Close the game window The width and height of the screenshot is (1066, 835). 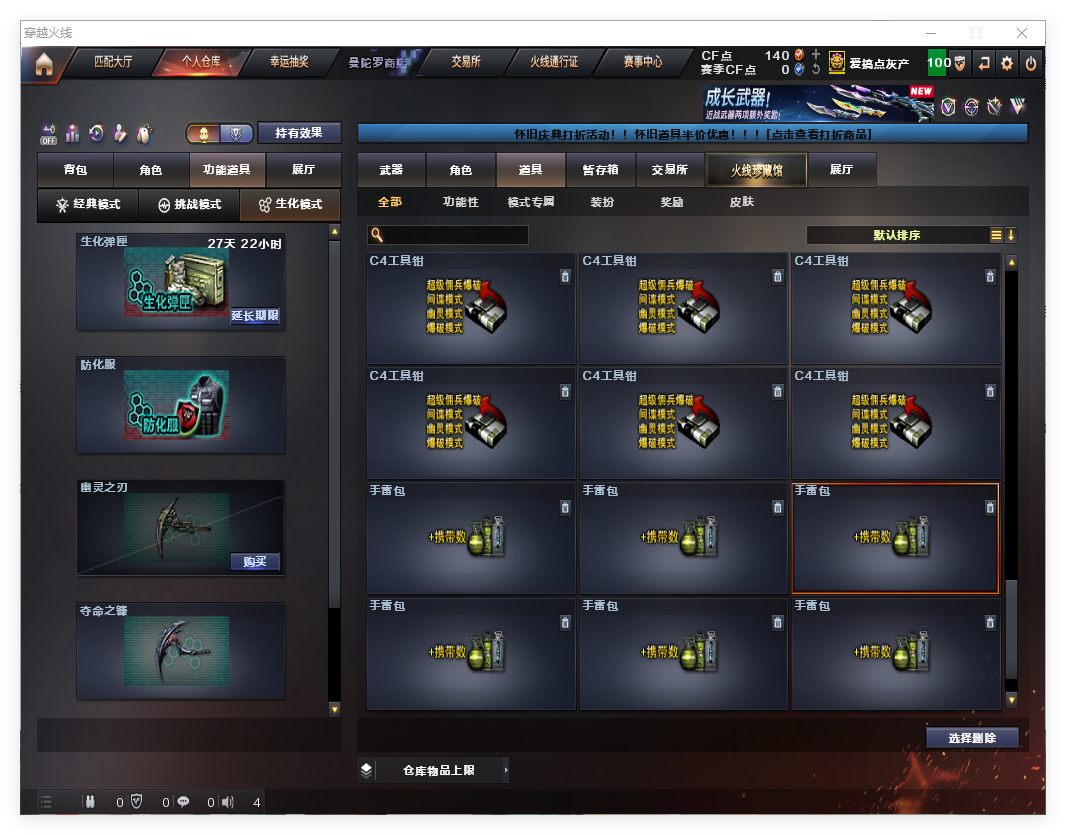1022,33
